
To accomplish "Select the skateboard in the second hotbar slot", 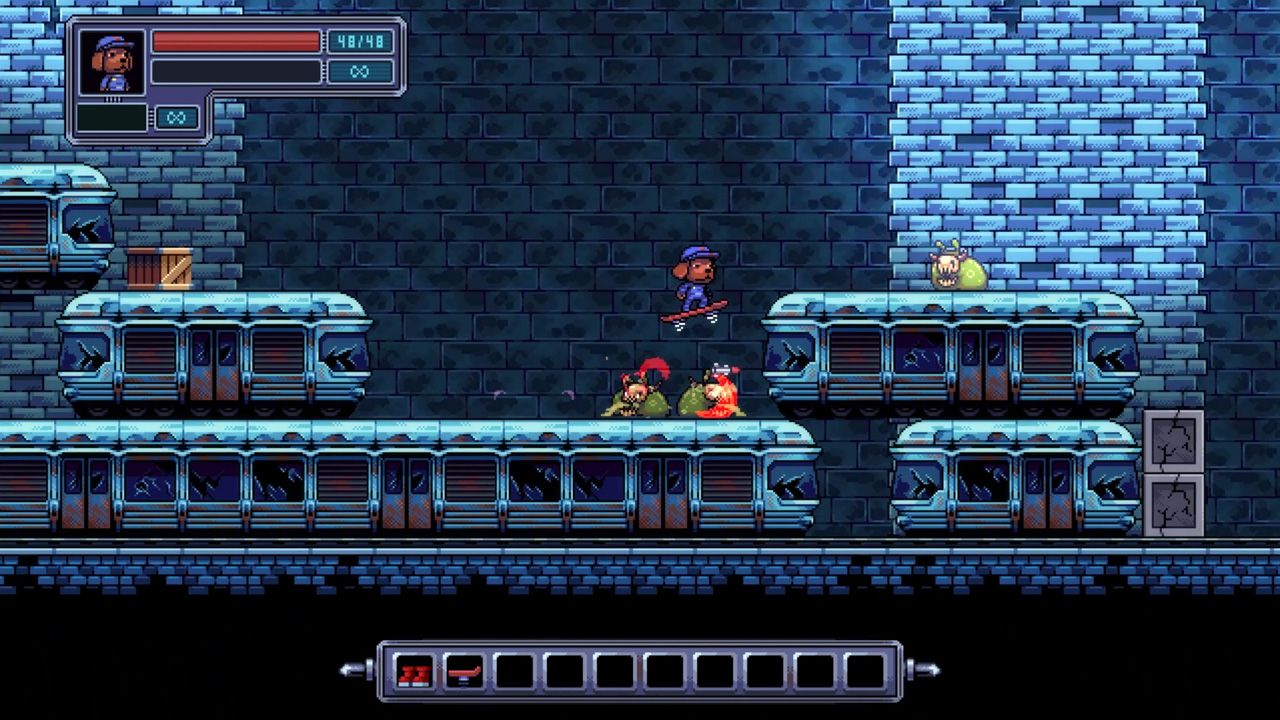I will (465, 673).
